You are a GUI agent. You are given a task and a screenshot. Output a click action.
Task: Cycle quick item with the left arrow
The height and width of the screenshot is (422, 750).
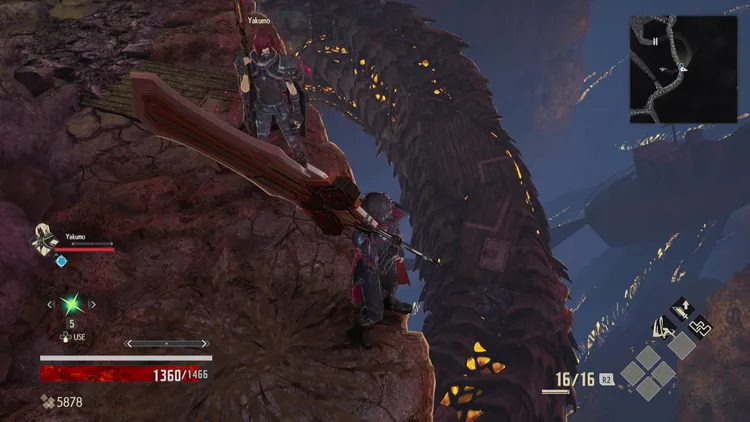tap(49, 304)
